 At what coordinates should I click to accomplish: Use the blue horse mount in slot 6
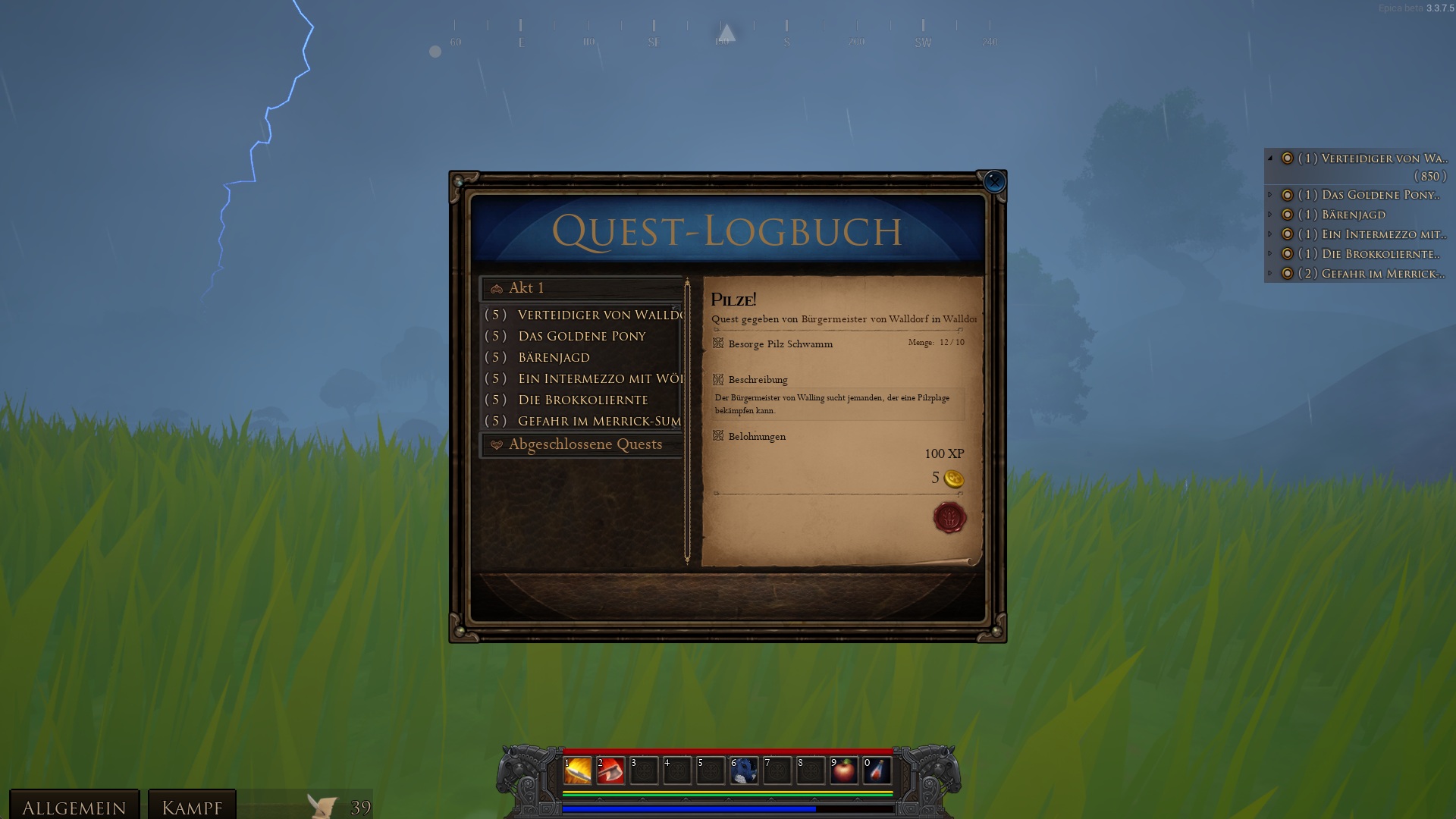click(x=744, y=770)
